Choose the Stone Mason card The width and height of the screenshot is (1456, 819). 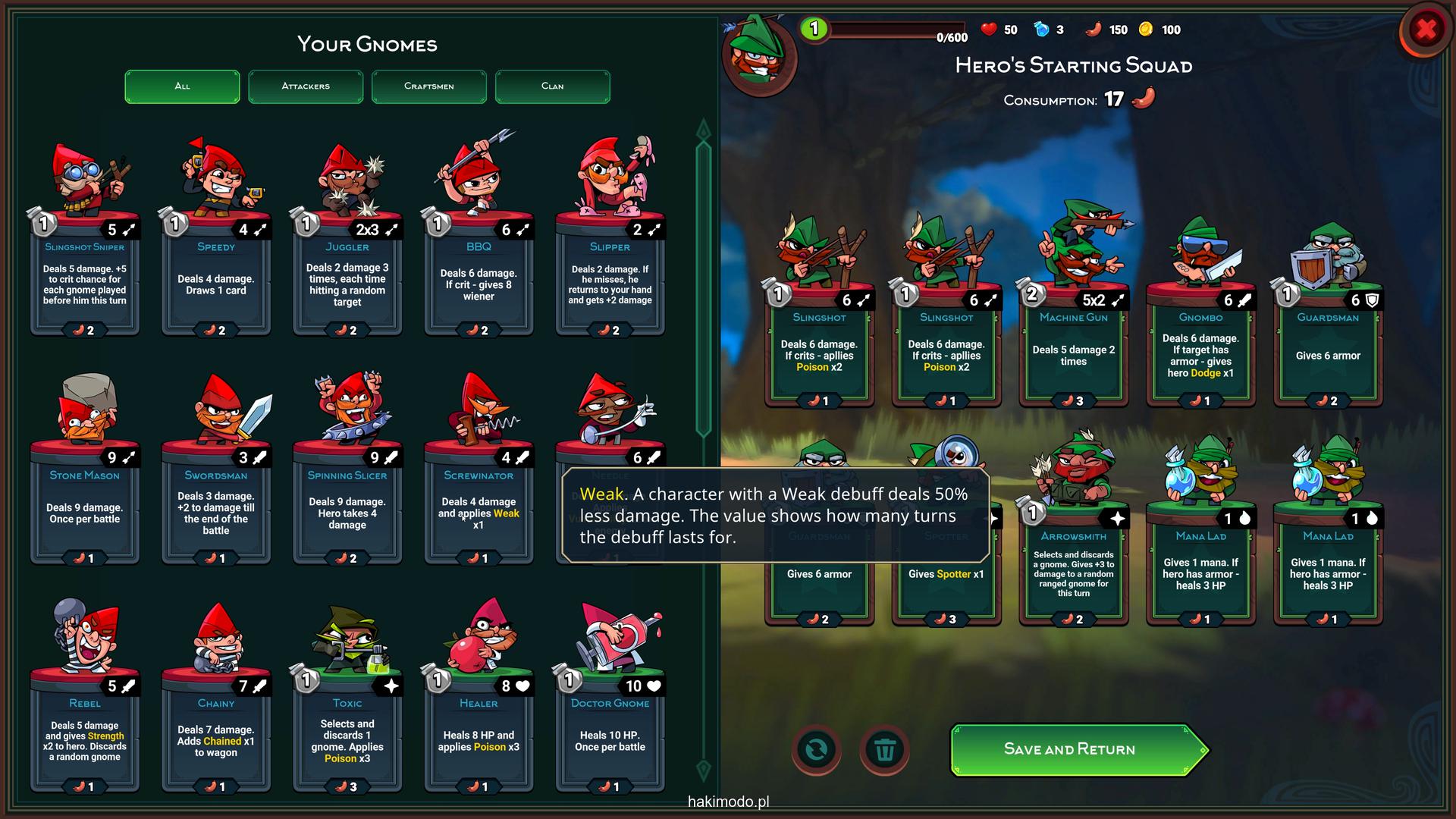pos(85,508)
